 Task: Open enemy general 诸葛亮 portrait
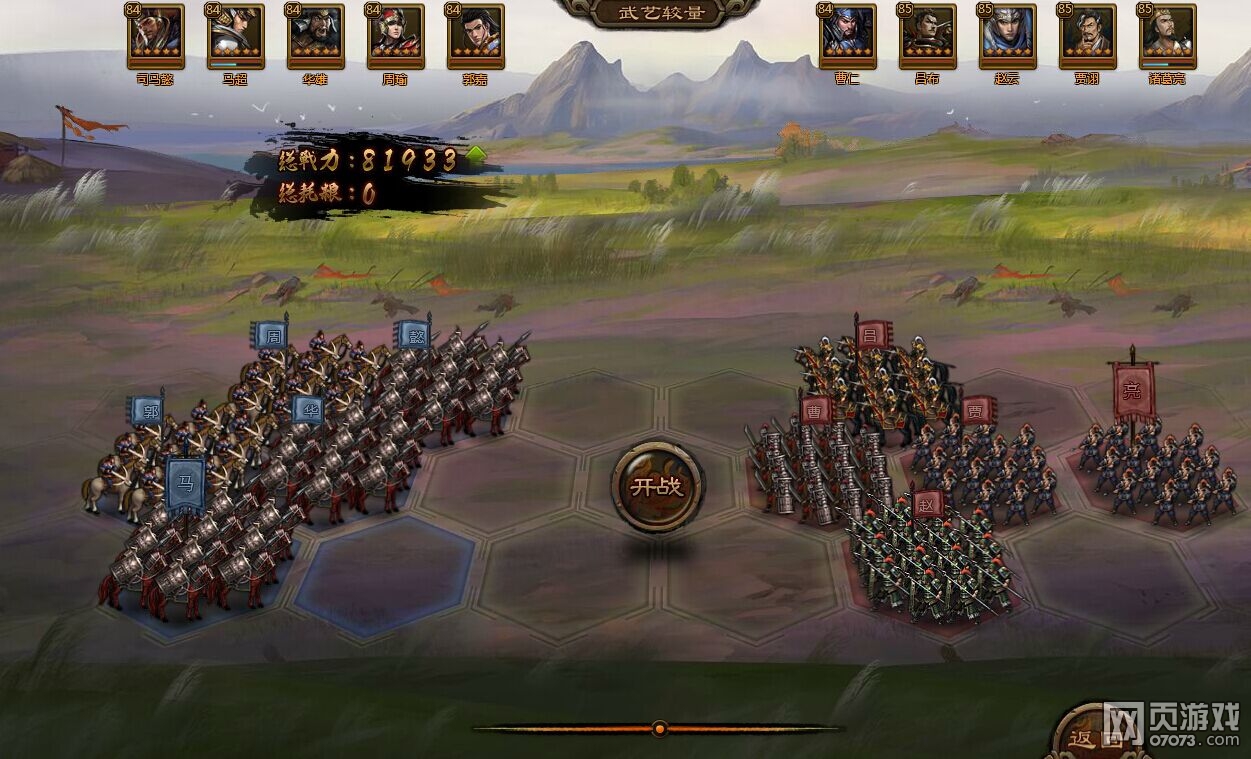(1168, 36)
